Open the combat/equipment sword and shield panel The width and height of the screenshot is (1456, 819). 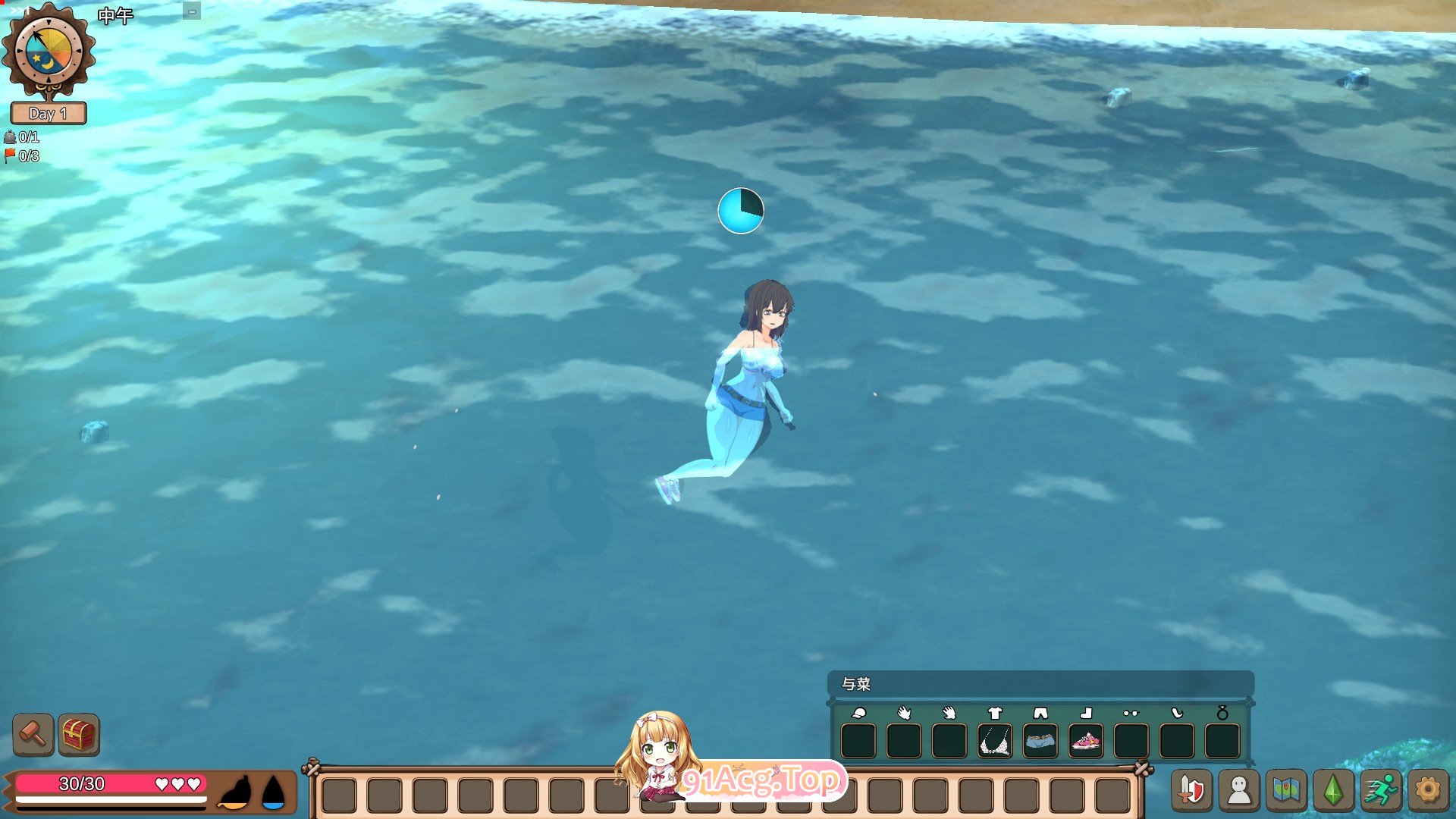[1194, 792]
